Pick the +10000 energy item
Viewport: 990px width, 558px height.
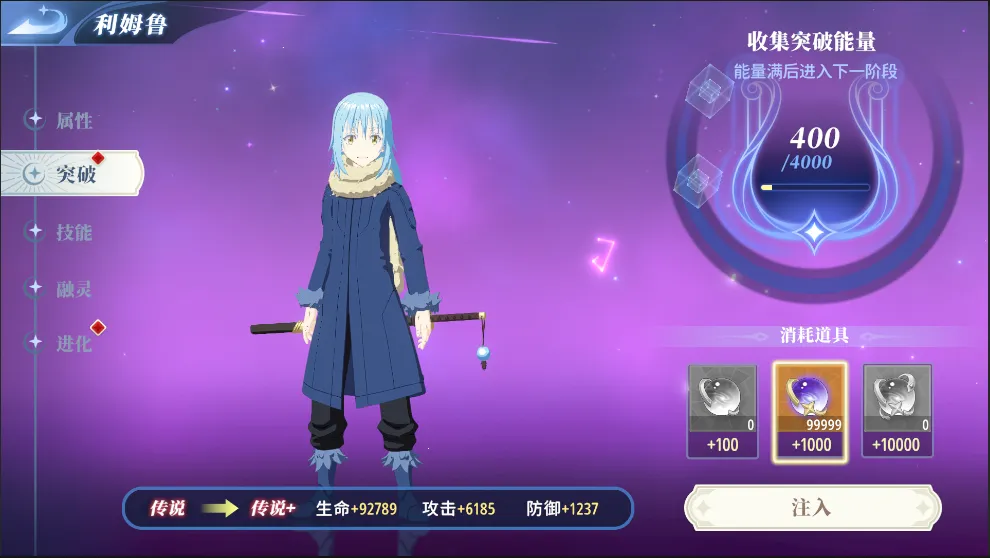coord(897,411)
